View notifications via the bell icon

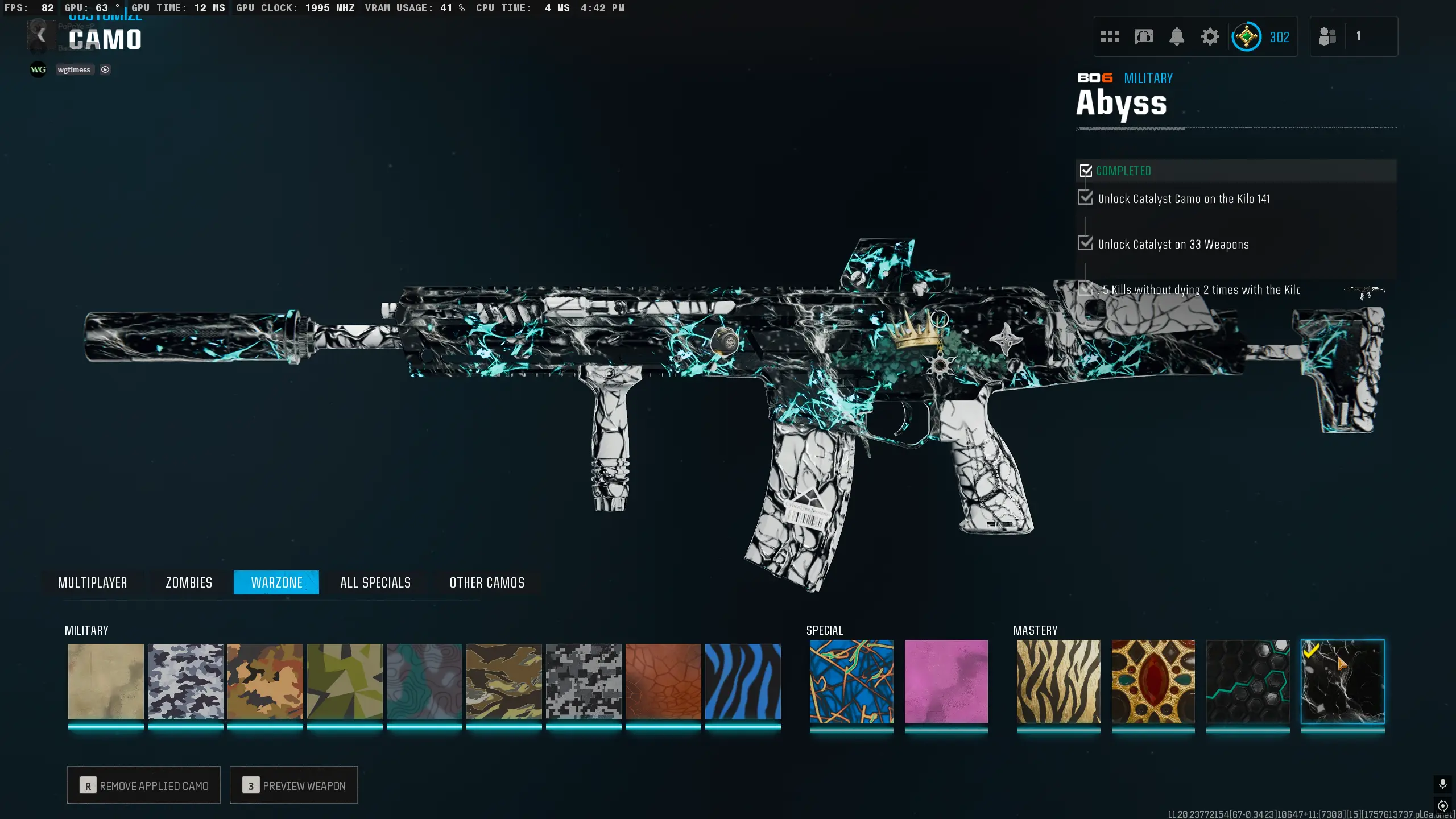point(1177,37)
